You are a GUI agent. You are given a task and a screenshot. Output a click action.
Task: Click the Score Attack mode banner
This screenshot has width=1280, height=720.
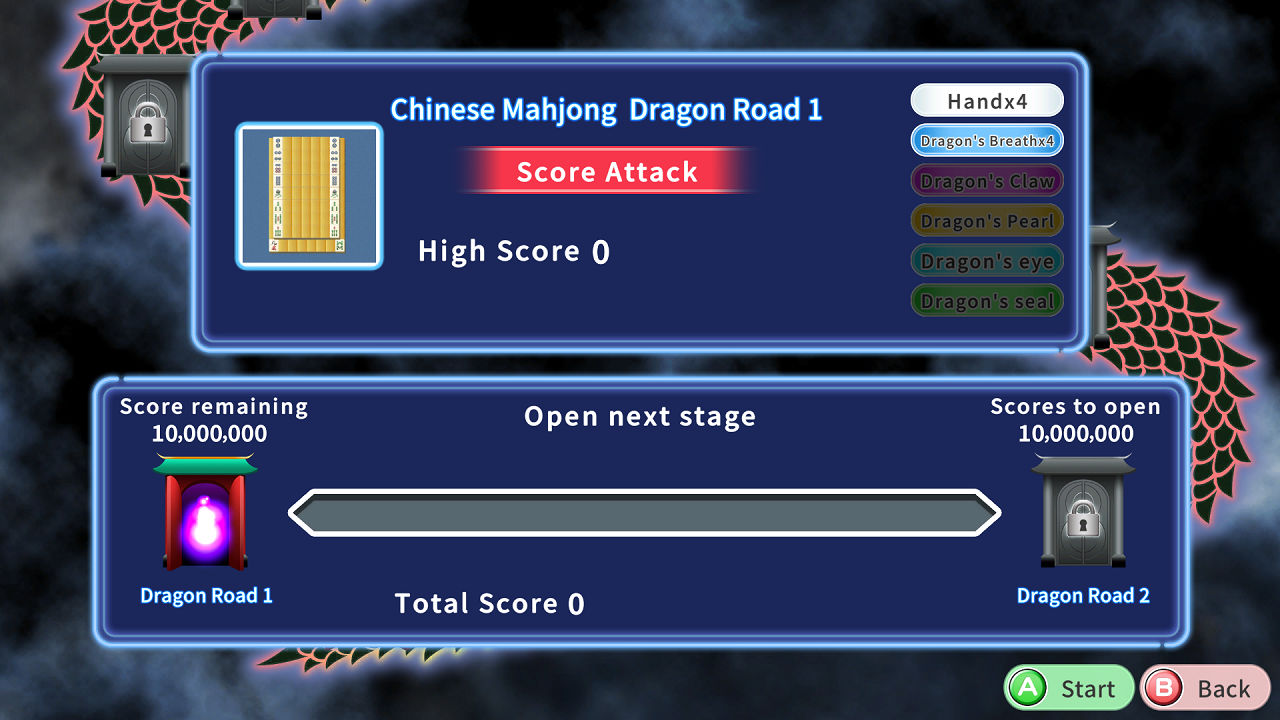tap(606, 171)
